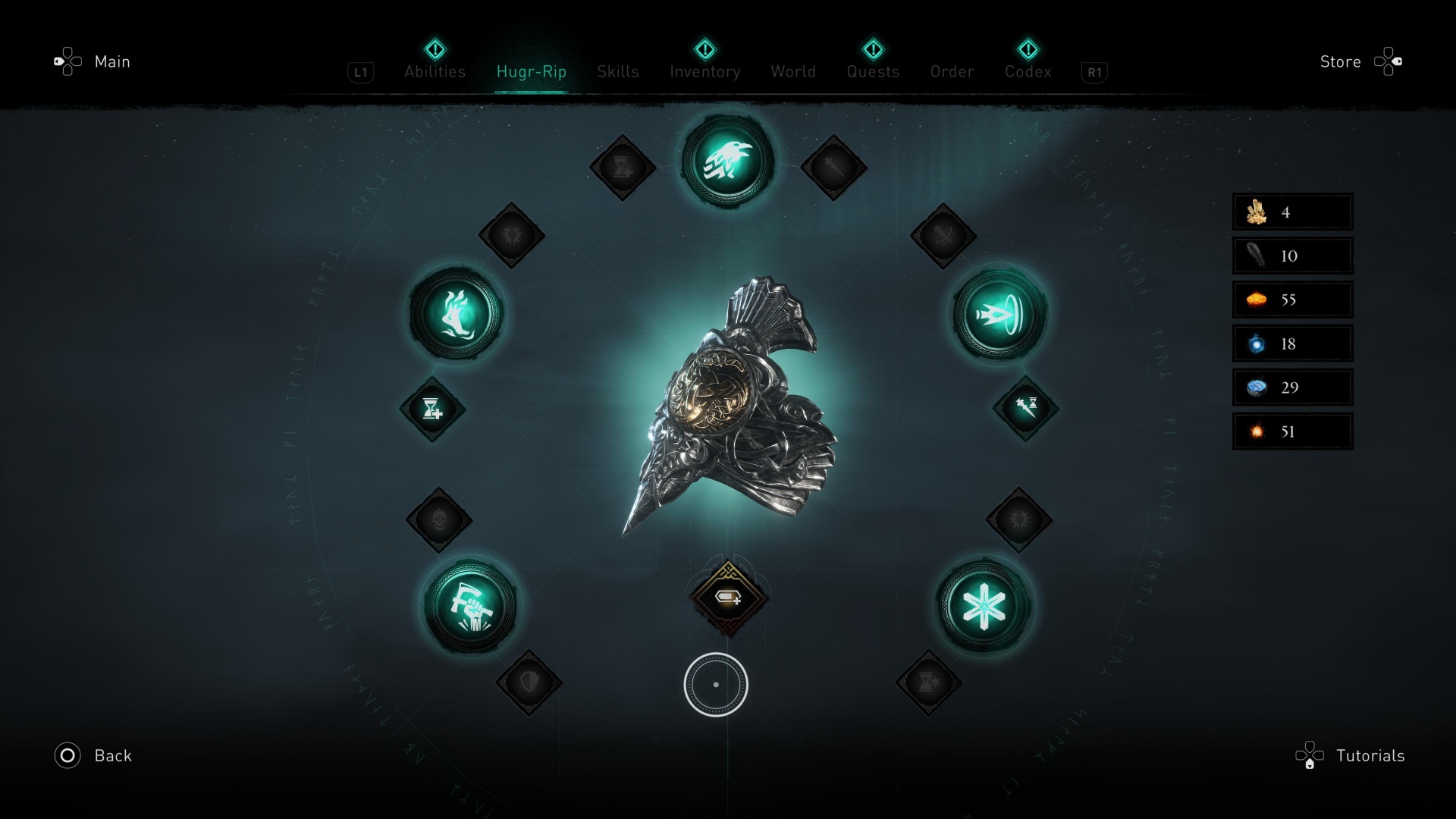Viewport: 1456px width, 819px height.
Task: Show the World map tab
Action: [x=793, y=71]
